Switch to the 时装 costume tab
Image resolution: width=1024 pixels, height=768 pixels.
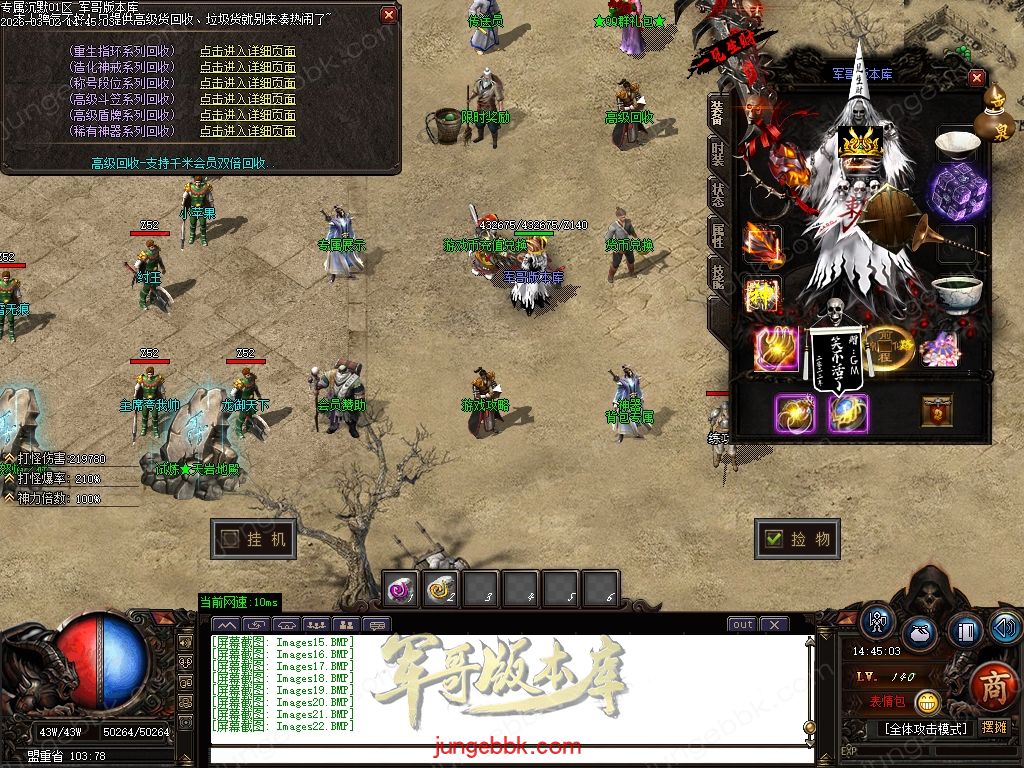[x=717, y=155]
